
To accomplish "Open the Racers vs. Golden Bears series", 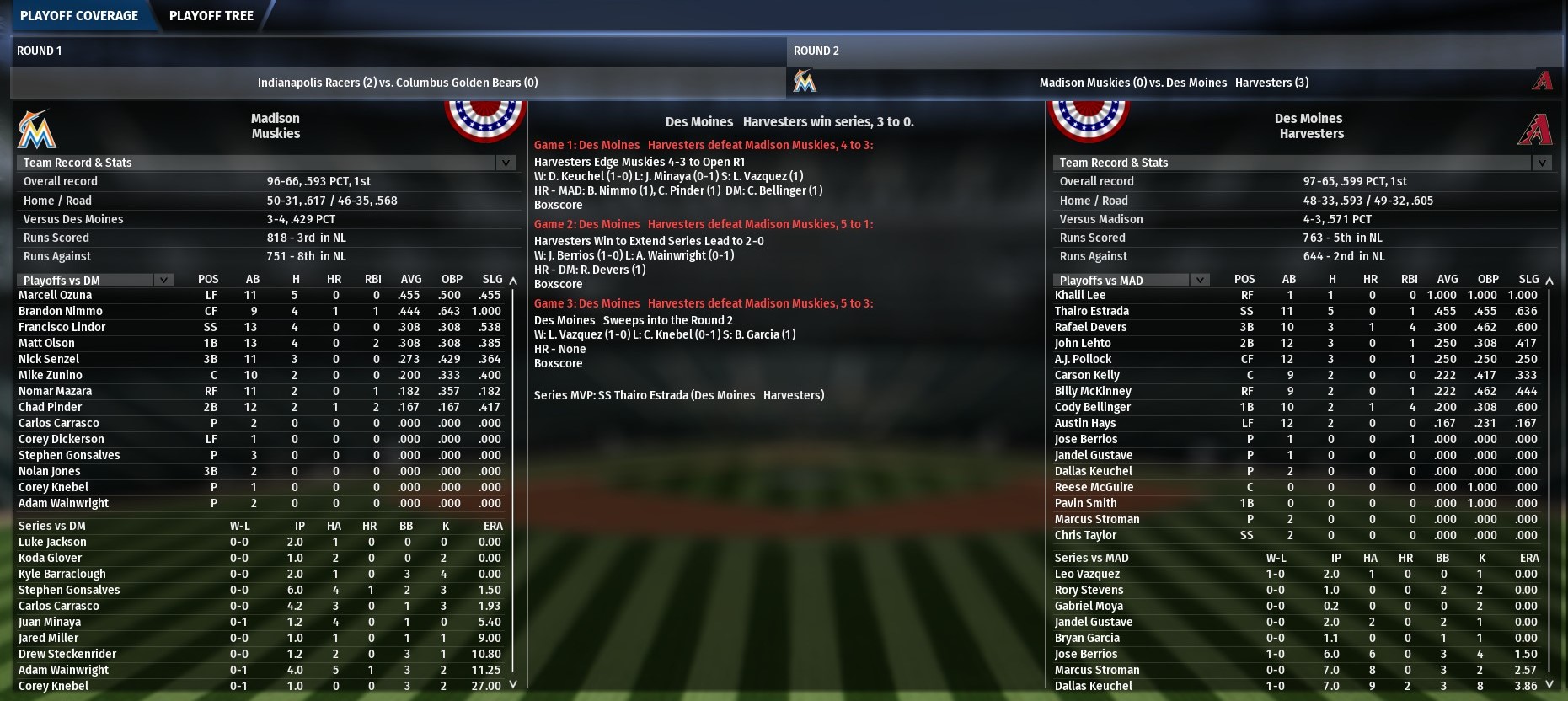I will click(398, 83).
